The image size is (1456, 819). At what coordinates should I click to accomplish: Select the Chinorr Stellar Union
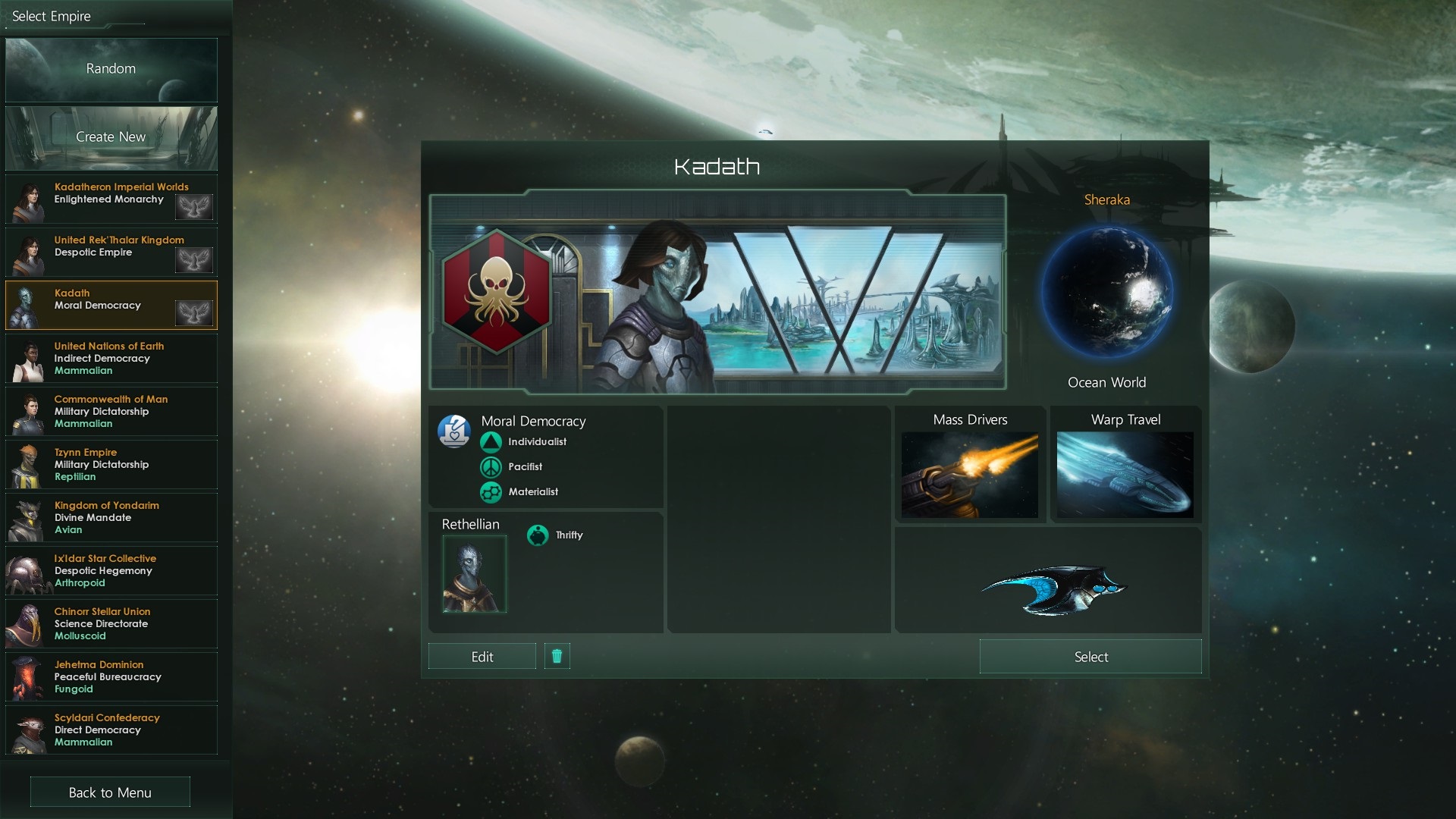click(x=111, y=623)
